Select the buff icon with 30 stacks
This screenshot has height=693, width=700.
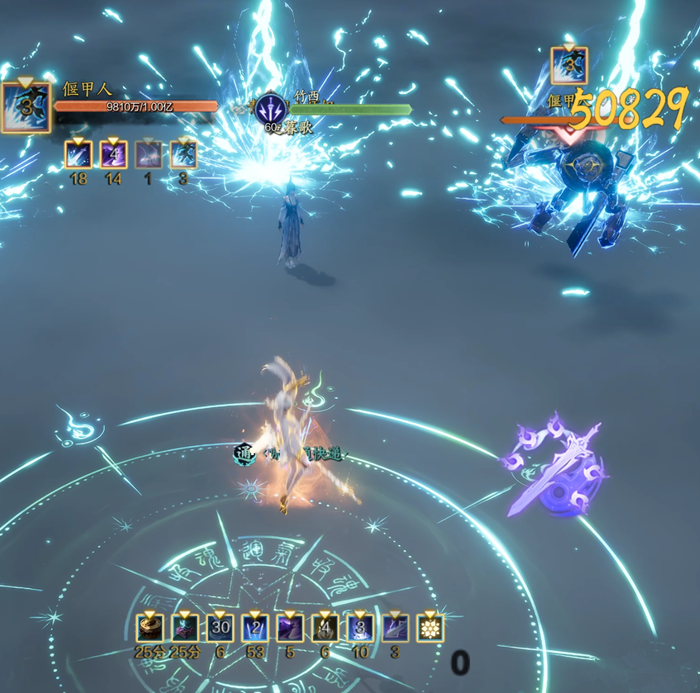[x=220, y=628]
